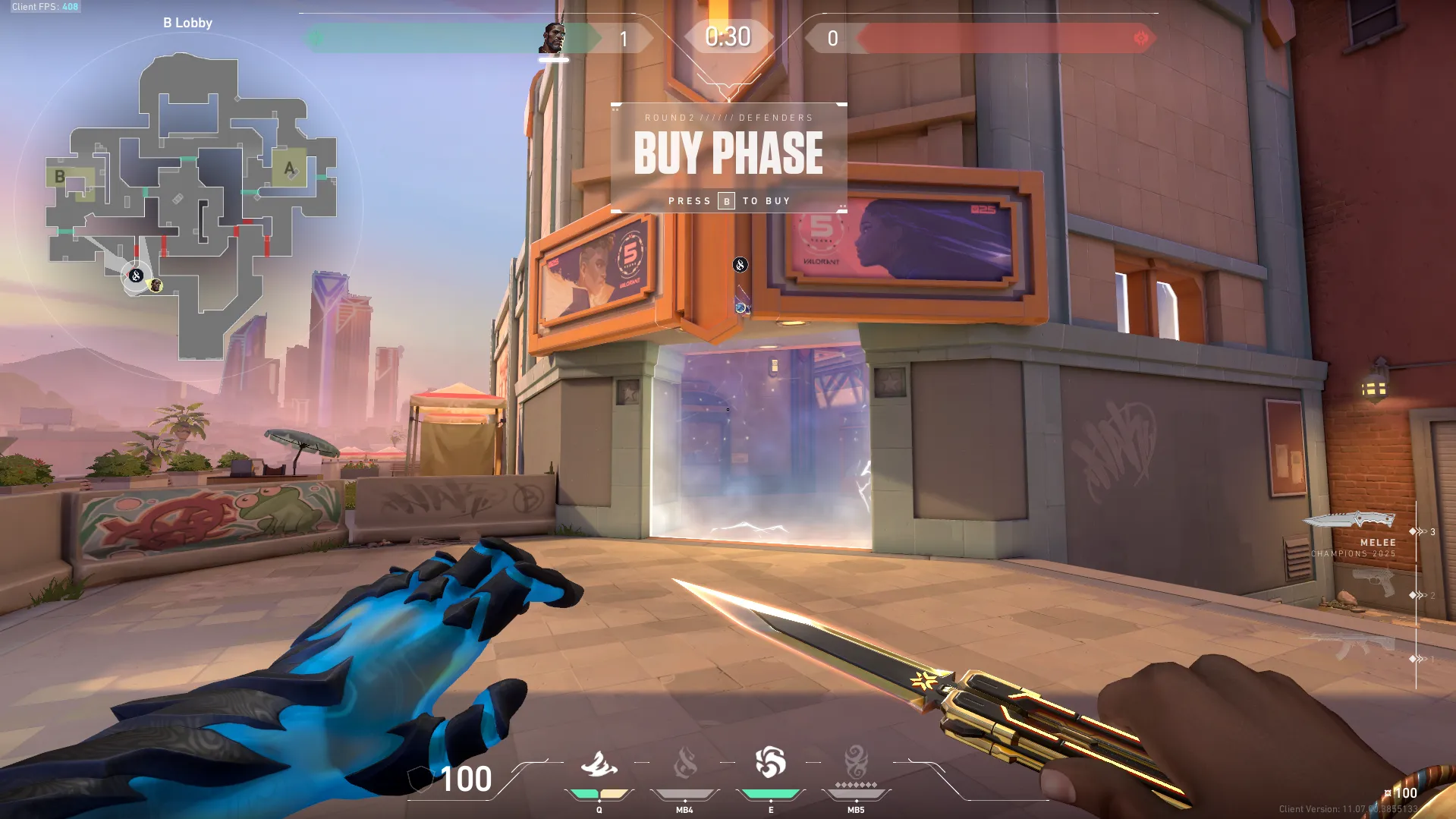1456x819 pixels.
Task: Select the rifle primary weapon slot
Action: [x=1351, y=646]
